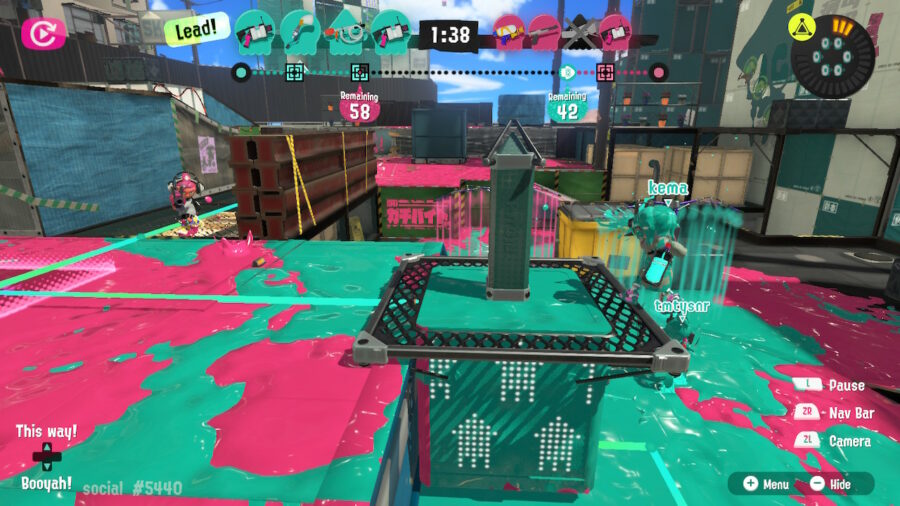900x506 pixels.
Task: Click the teal checkpoint marker nearest the track start
Action: click(295, 72)
